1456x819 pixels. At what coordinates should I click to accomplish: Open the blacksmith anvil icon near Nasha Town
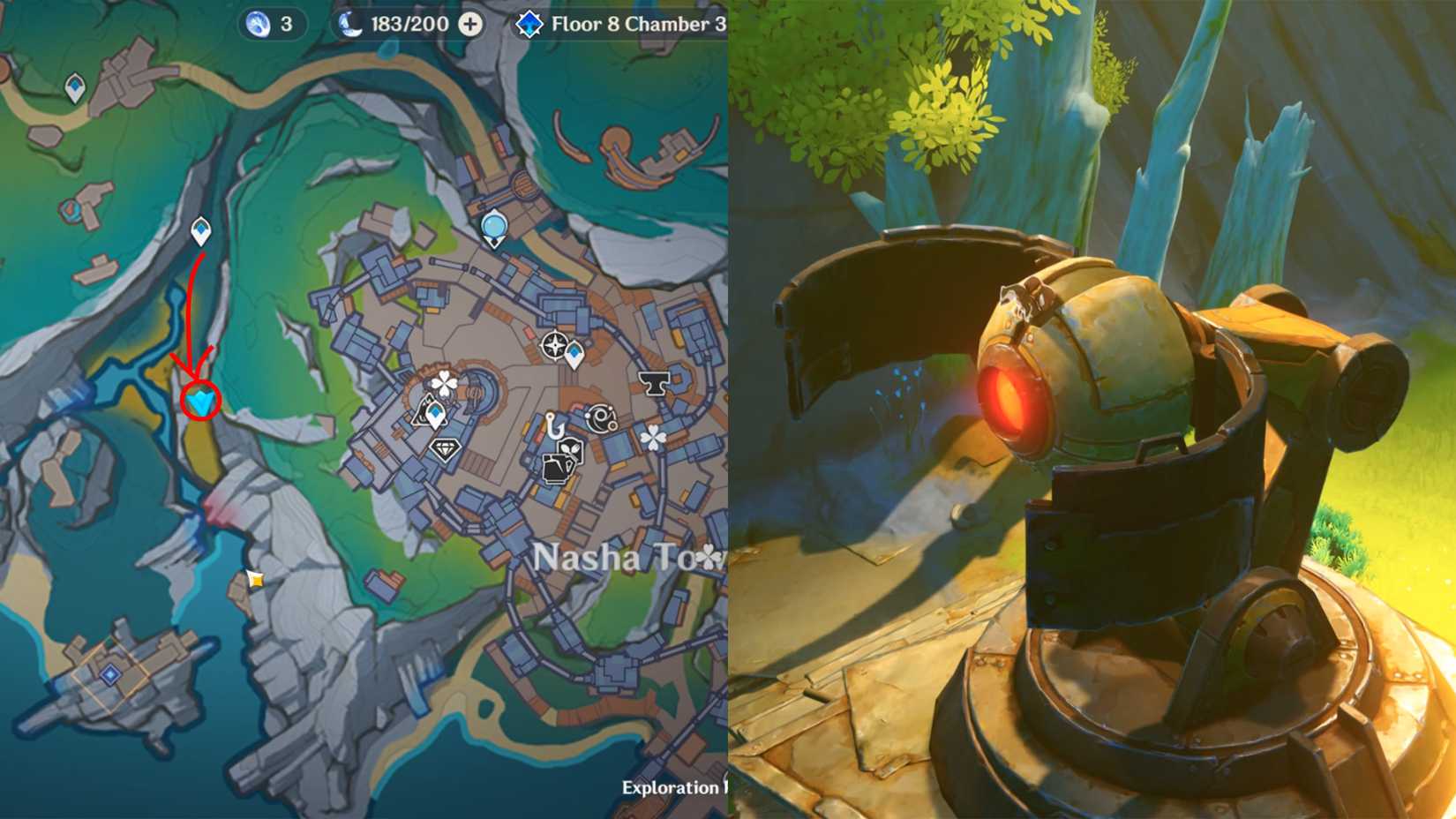pos(654,382)
